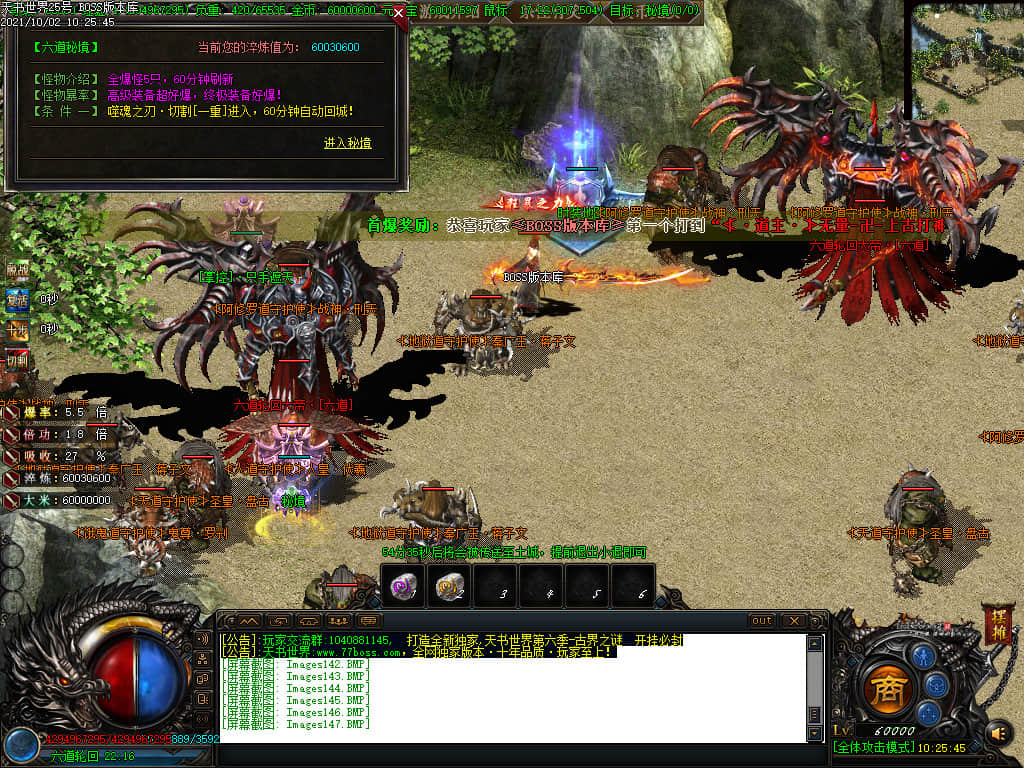Activate the 十步 skill icon
The width and height of the screenshot is (1024, 768).
(x=17, y=328)
